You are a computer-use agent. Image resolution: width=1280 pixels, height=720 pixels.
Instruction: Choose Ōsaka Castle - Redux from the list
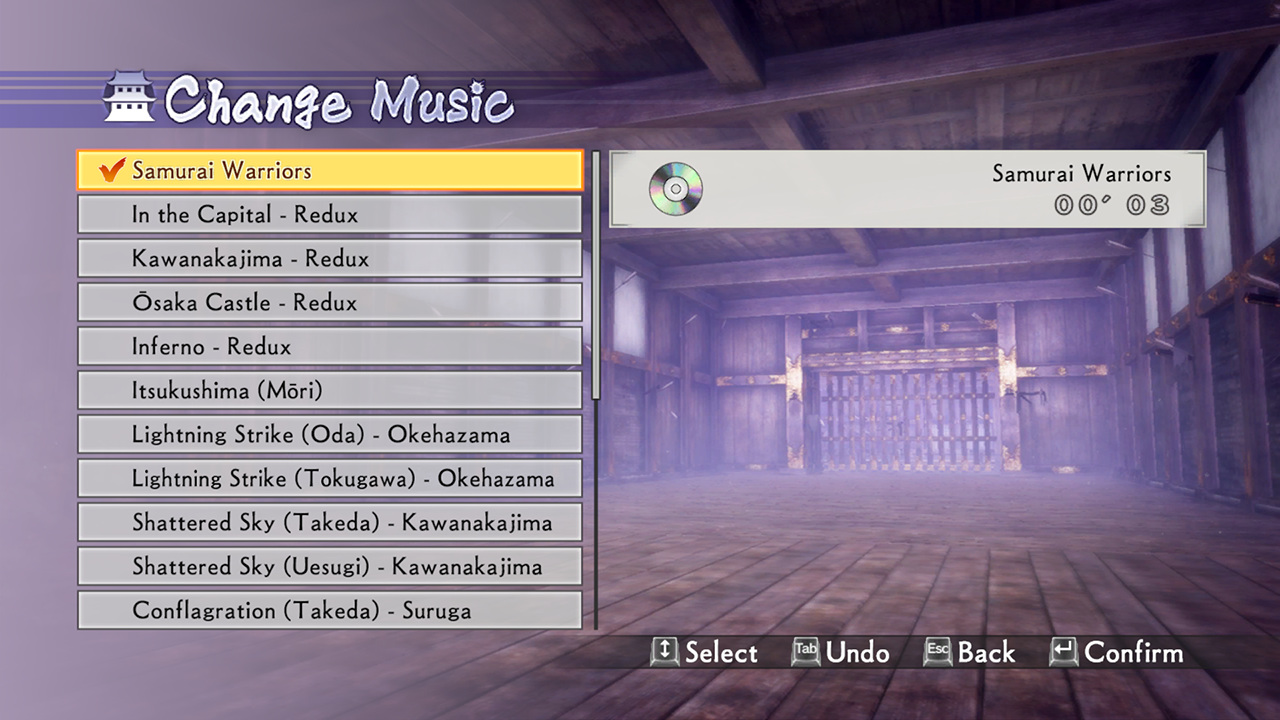pyautogui.click(x=330, y=302)
